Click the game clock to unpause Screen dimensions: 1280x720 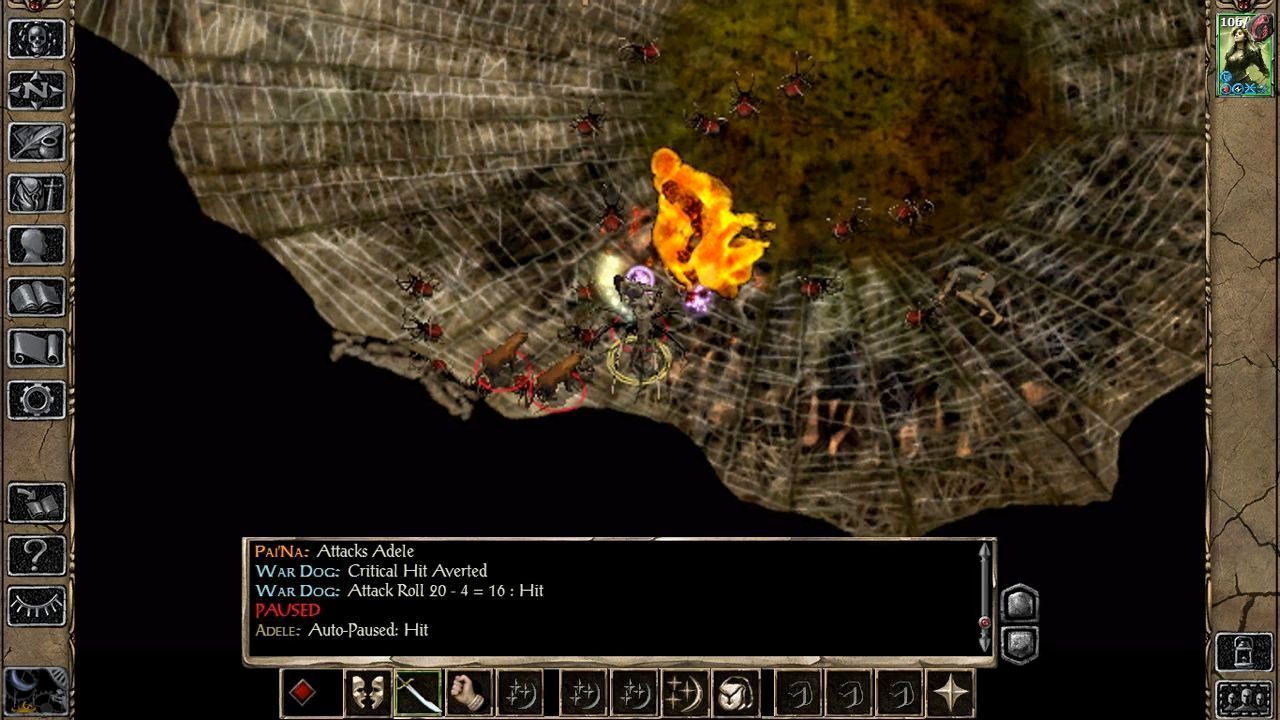35,689
